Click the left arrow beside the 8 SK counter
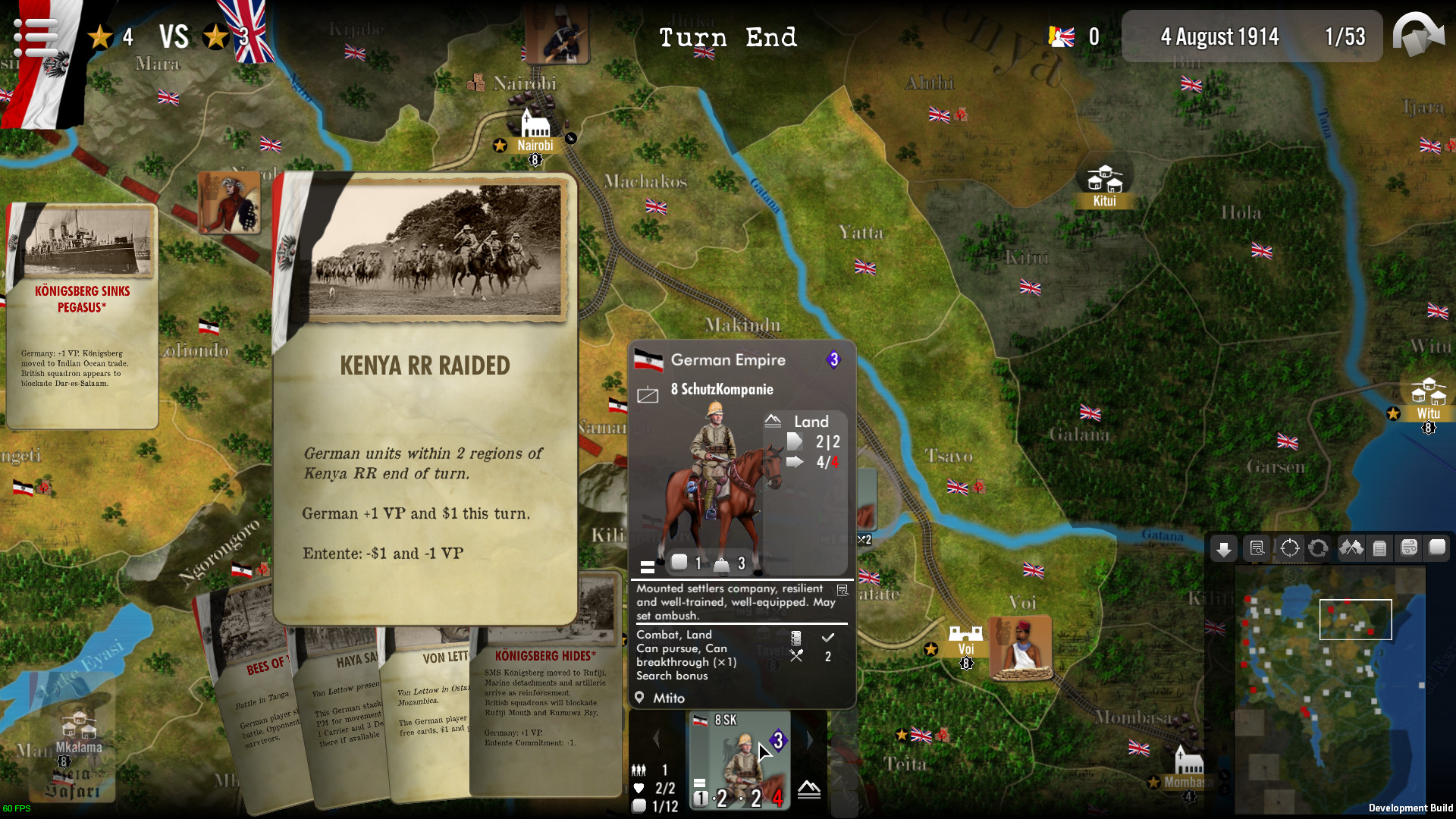Screen dimensions: 1456x819 click(x=657, y=739)
